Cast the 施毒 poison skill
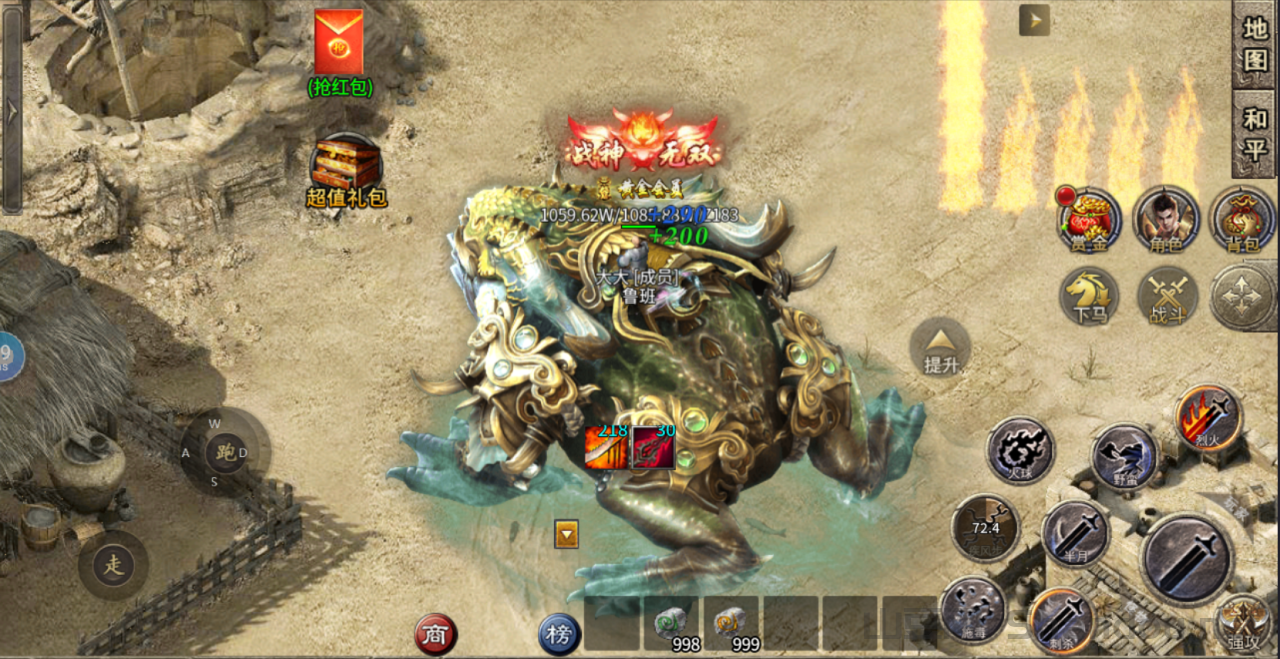Image resolution: width=1280 pixels, height=659 pixels. pyautogui.click(x=972, y=609)
